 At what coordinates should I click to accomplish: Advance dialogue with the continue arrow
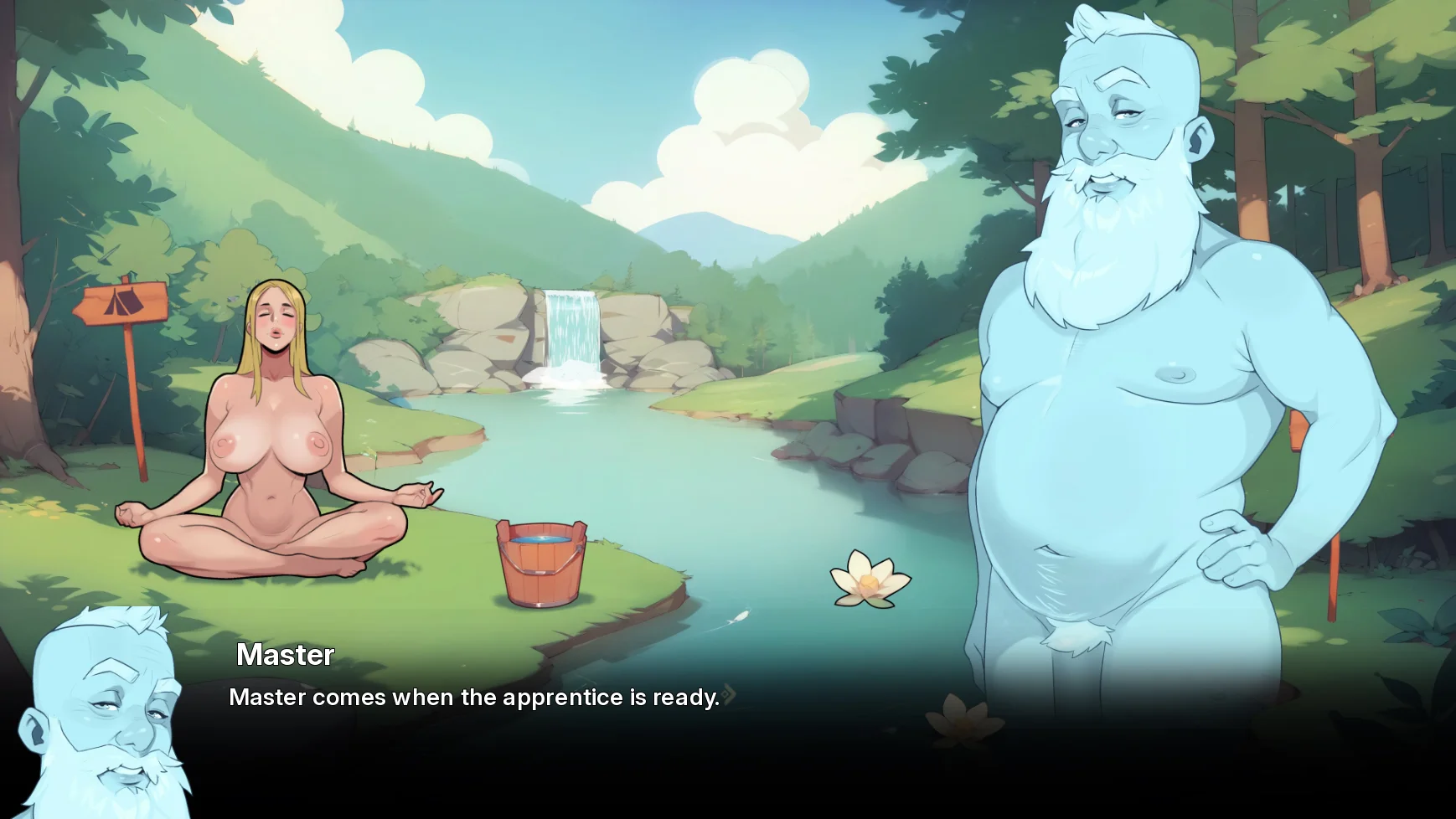730,694
